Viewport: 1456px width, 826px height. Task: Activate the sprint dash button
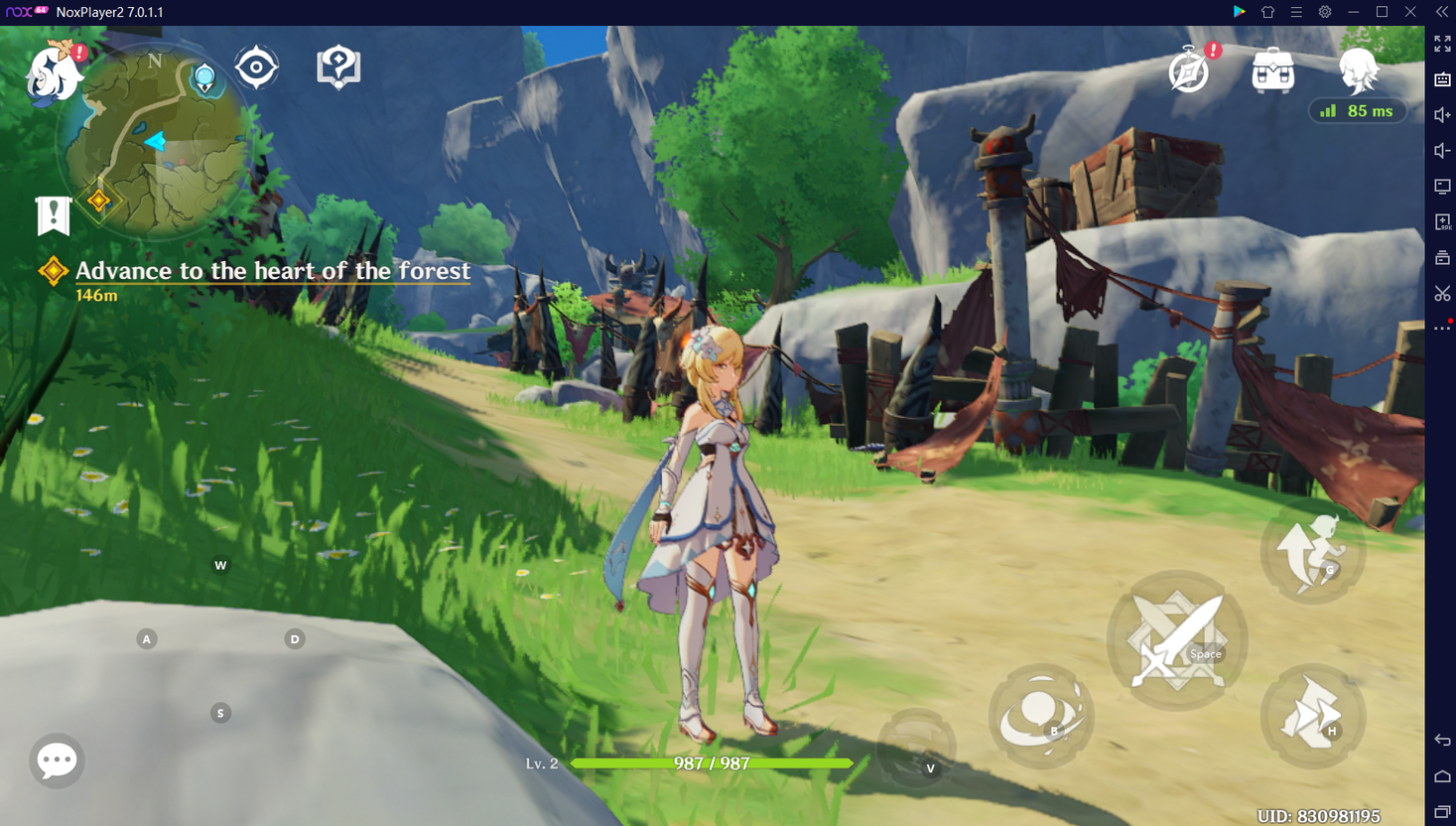click(x=1312, y=715)
